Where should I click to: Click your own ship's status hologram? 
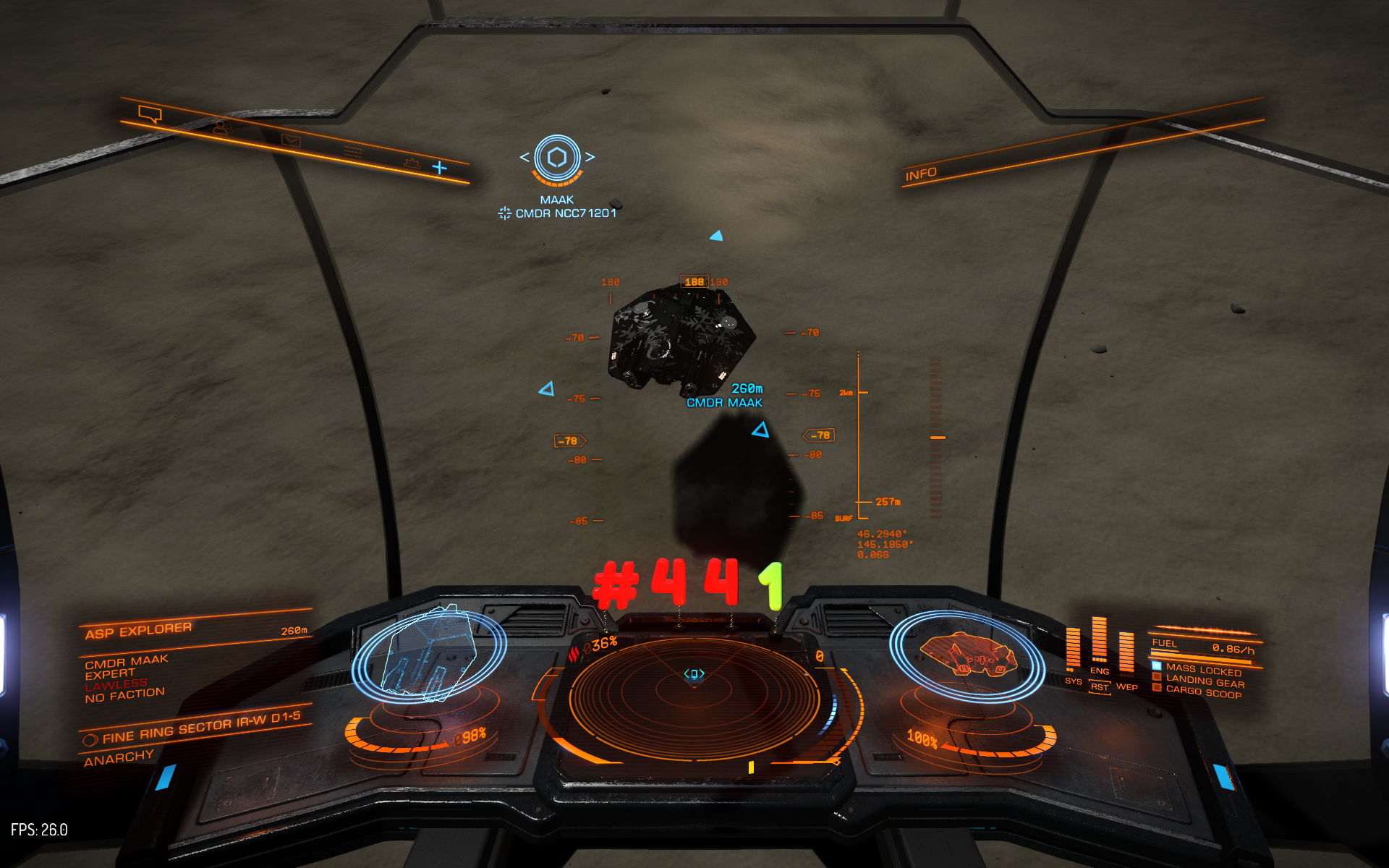(967, 655)
